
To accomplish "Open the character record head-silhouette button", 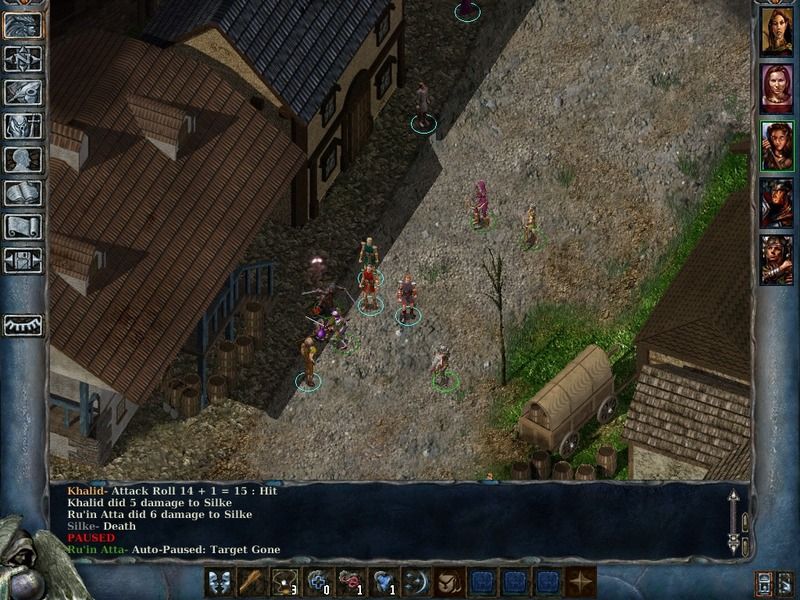I will point(22,160).
